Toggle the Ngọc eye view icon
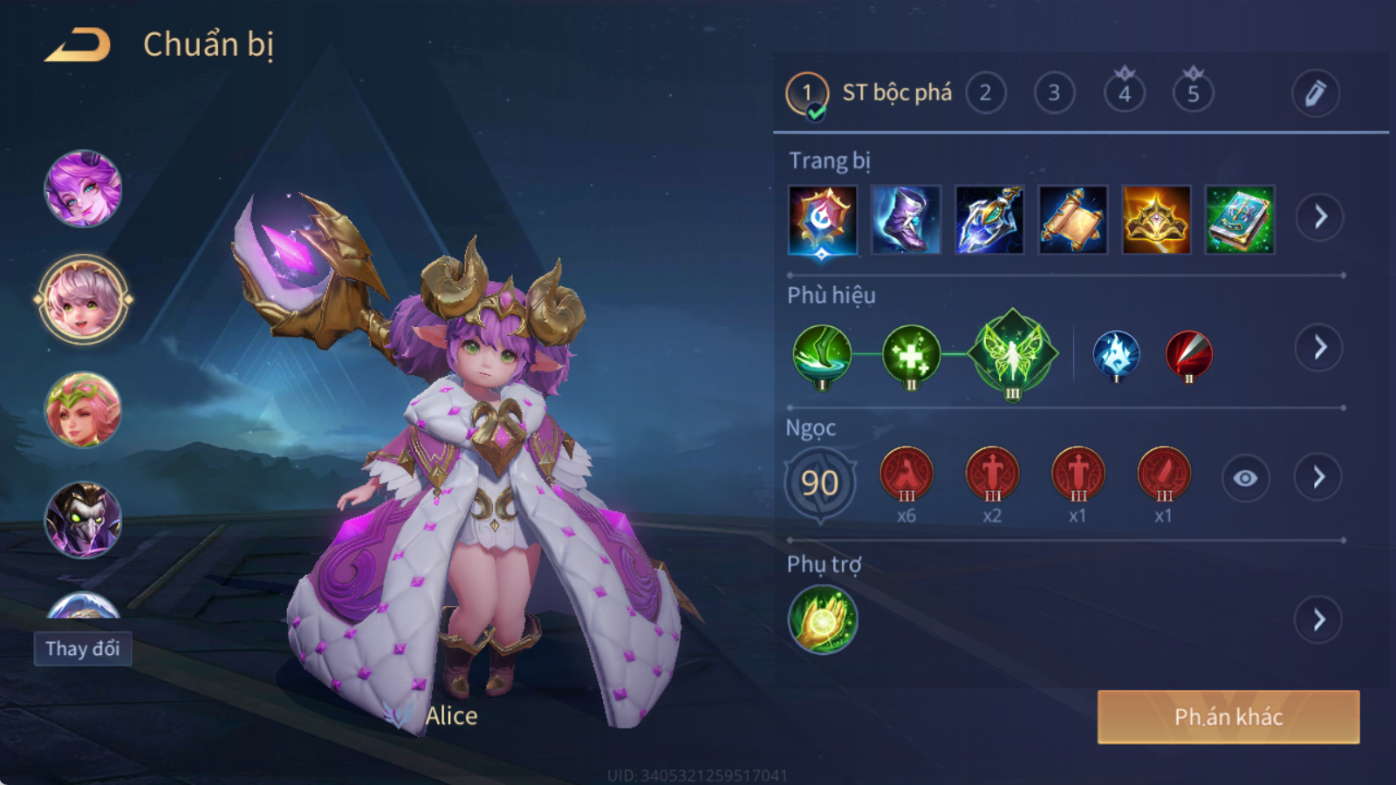 point(1245,479)
